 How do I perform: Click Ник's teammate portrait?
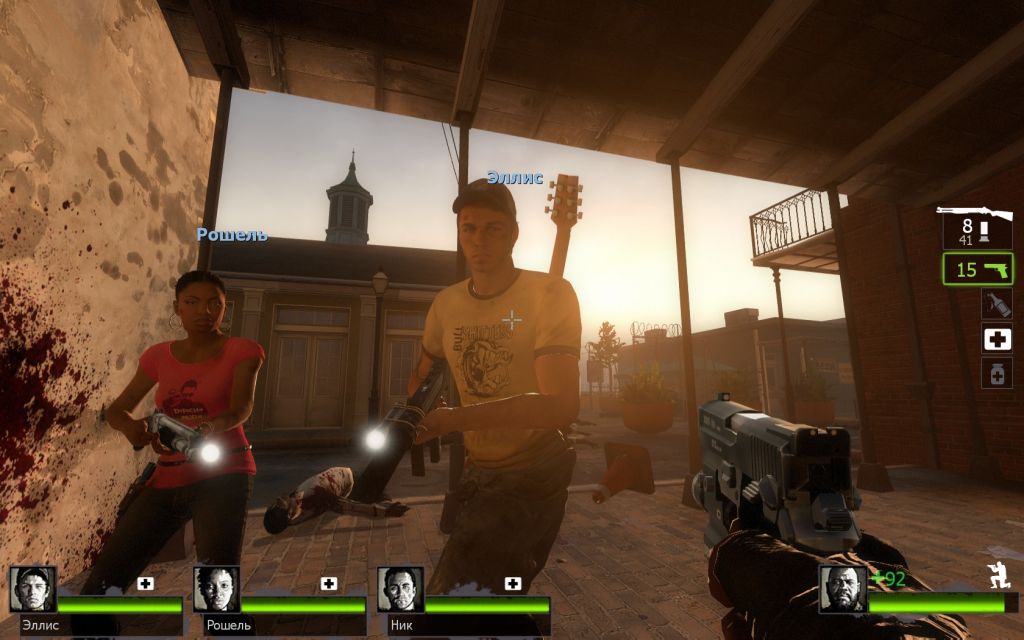400,589
